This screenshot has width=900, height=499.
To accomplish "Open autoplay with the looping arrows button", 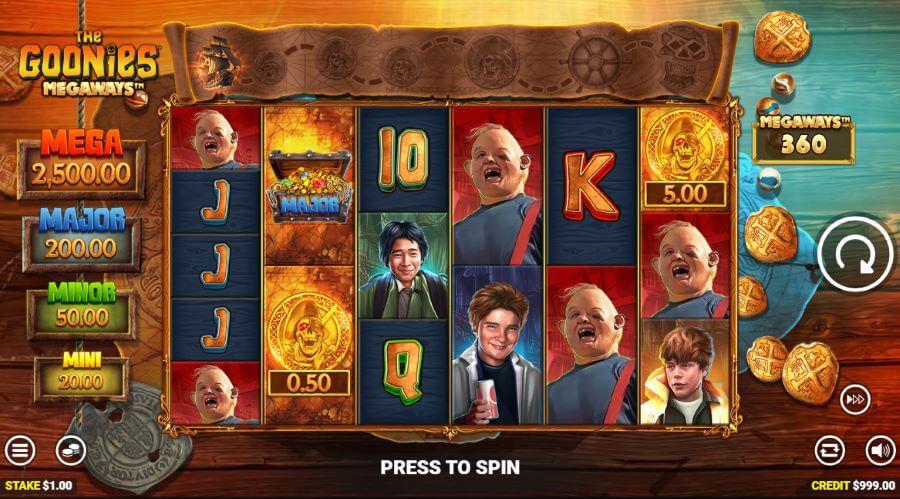I will click(x=830, y=450).
